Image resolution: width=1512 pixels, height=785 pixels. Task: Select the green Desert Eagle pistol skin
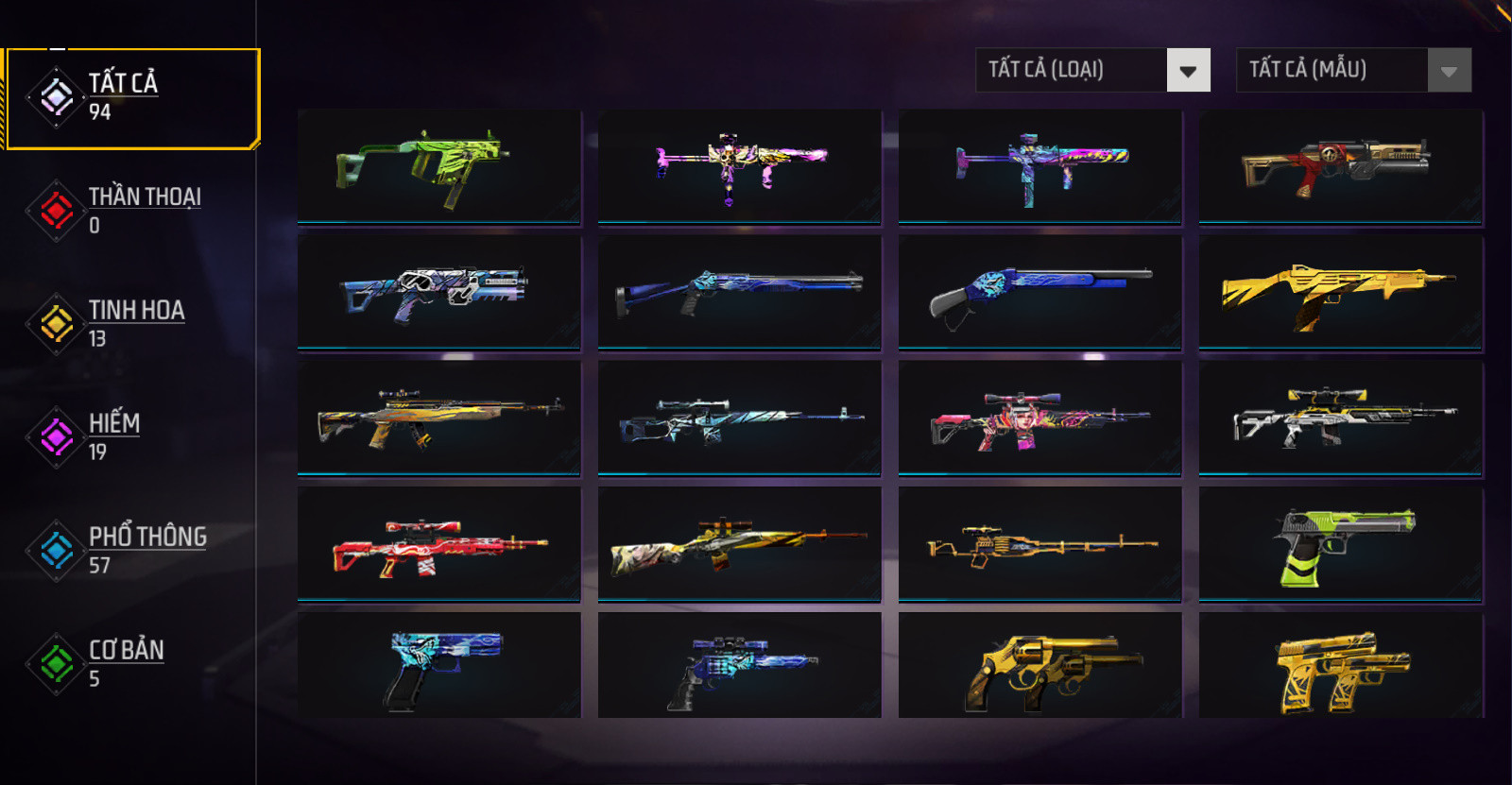(x=1340, y=543)
